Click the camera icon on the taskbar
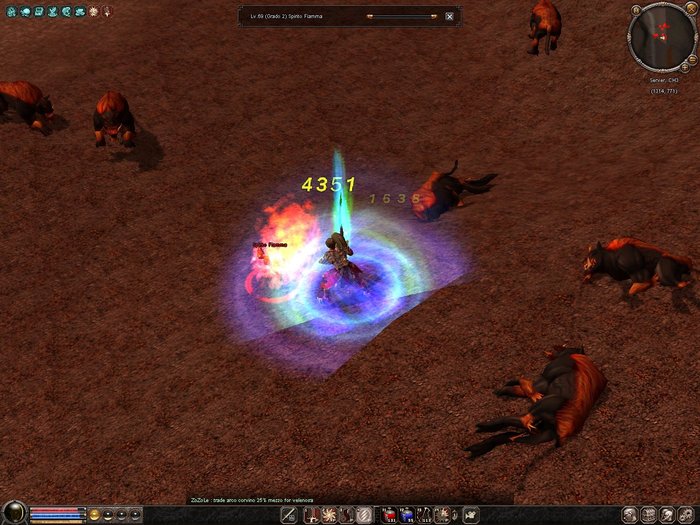The height and width of the screenshot is (525, 700). pos(470,514)
